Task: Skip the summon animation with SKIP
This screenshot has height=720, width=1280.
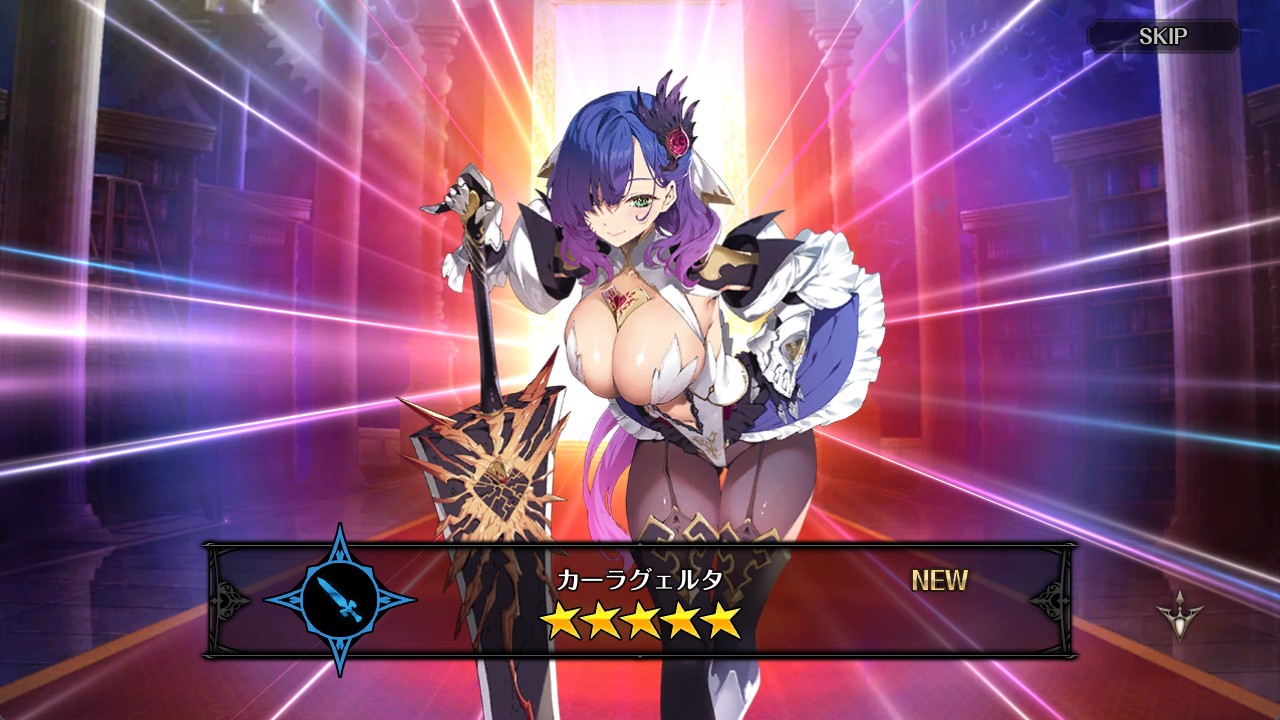Action: tap(1163, 37)
